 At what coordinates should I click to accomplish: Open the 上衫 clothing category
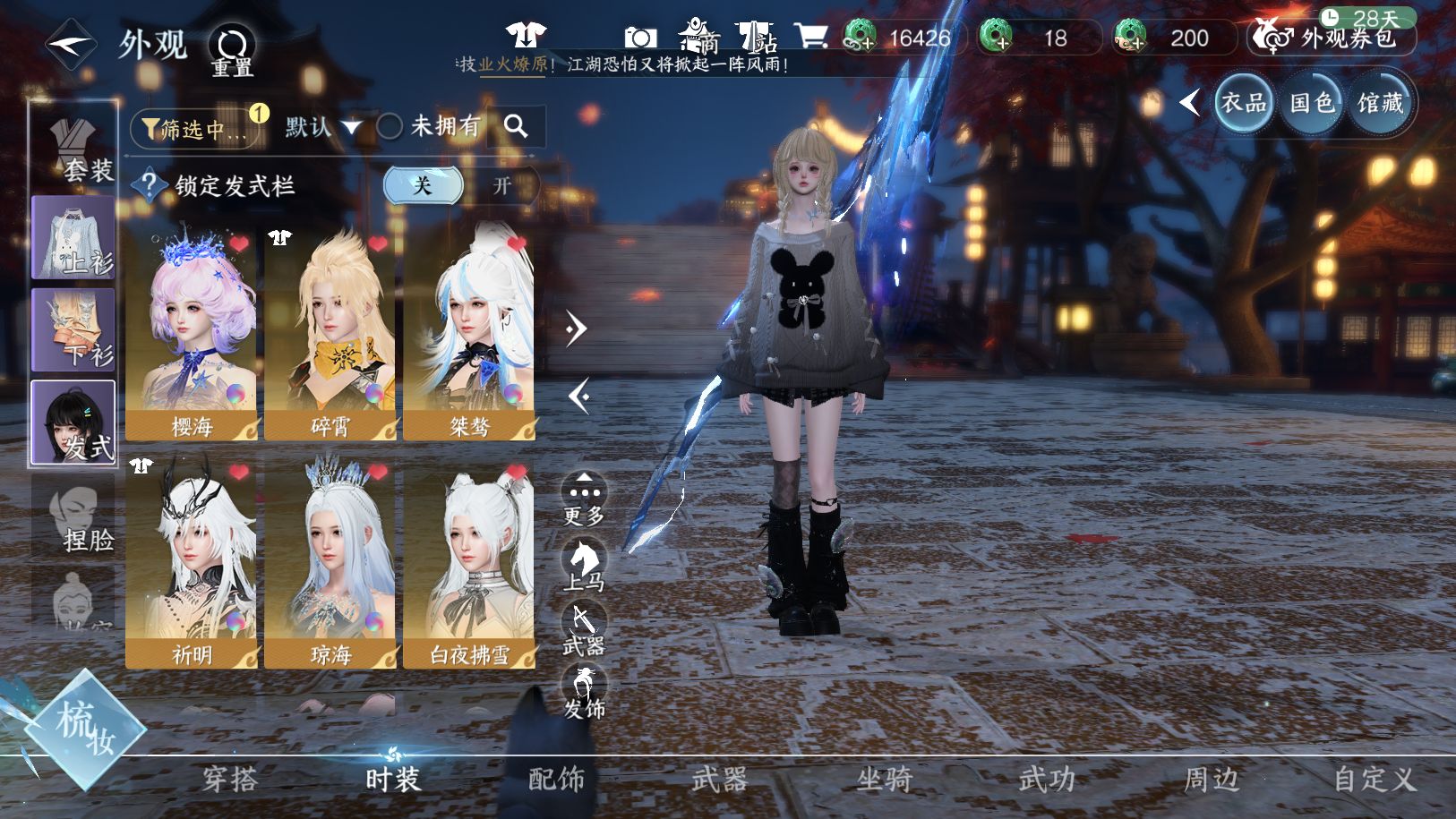(x=73, y=238)
